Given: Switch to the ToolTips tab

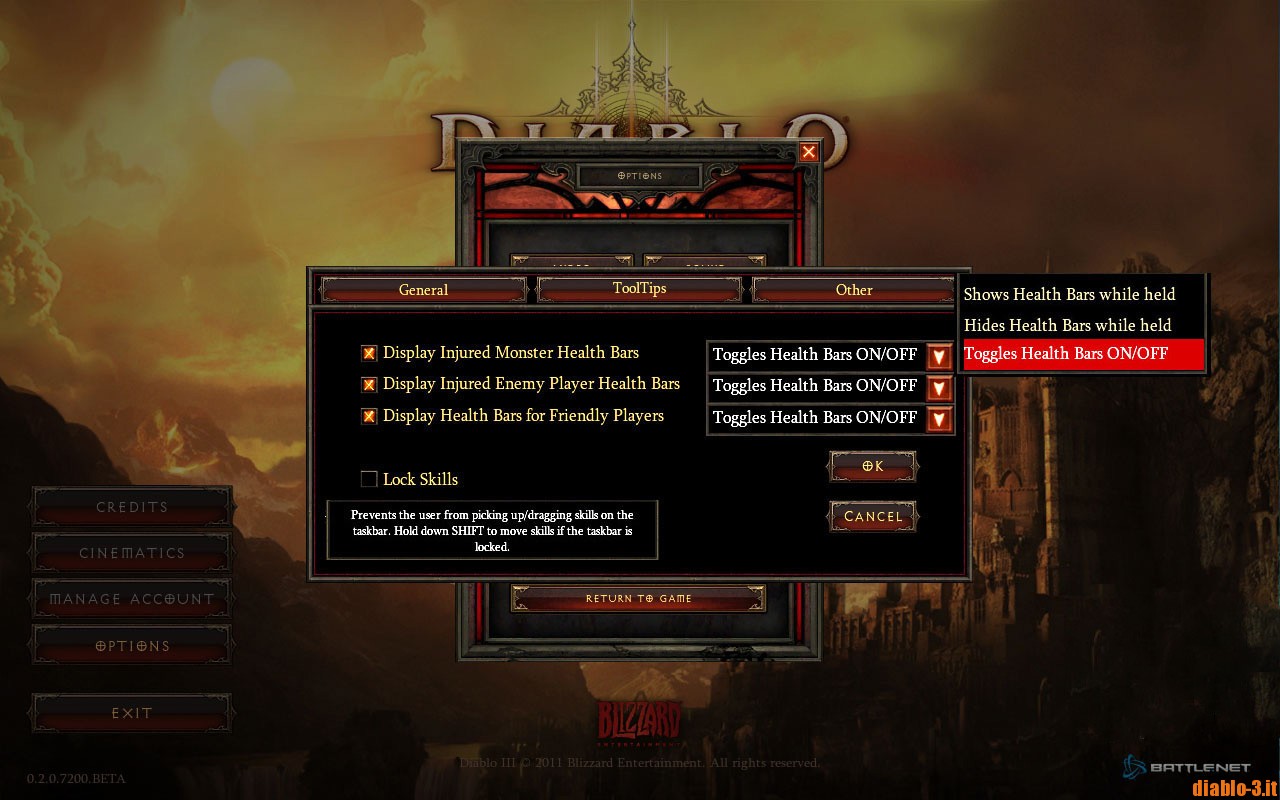Looking at the screenshot, I should (638, 289).
